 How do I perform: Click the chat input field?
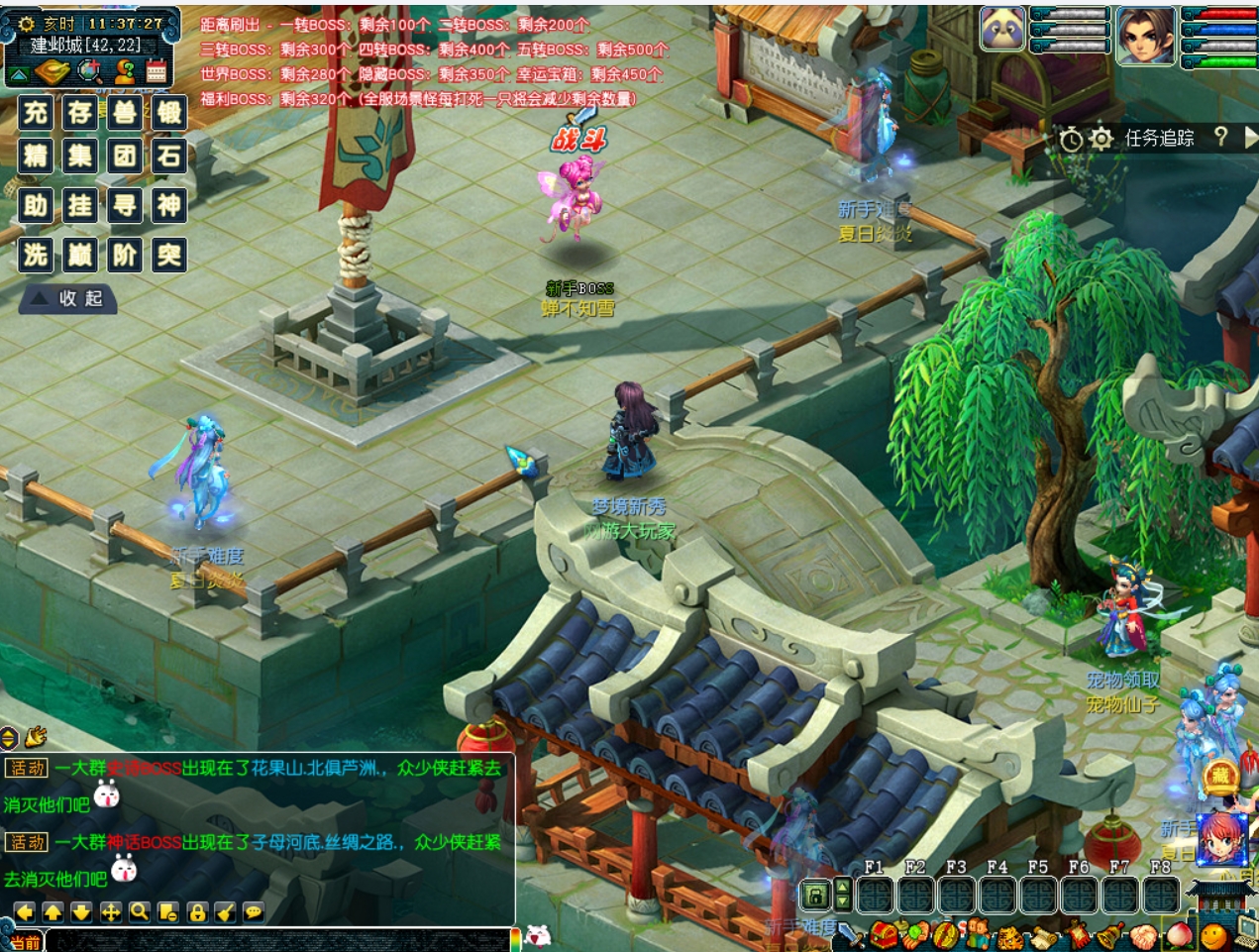click(x=277, y=941)
